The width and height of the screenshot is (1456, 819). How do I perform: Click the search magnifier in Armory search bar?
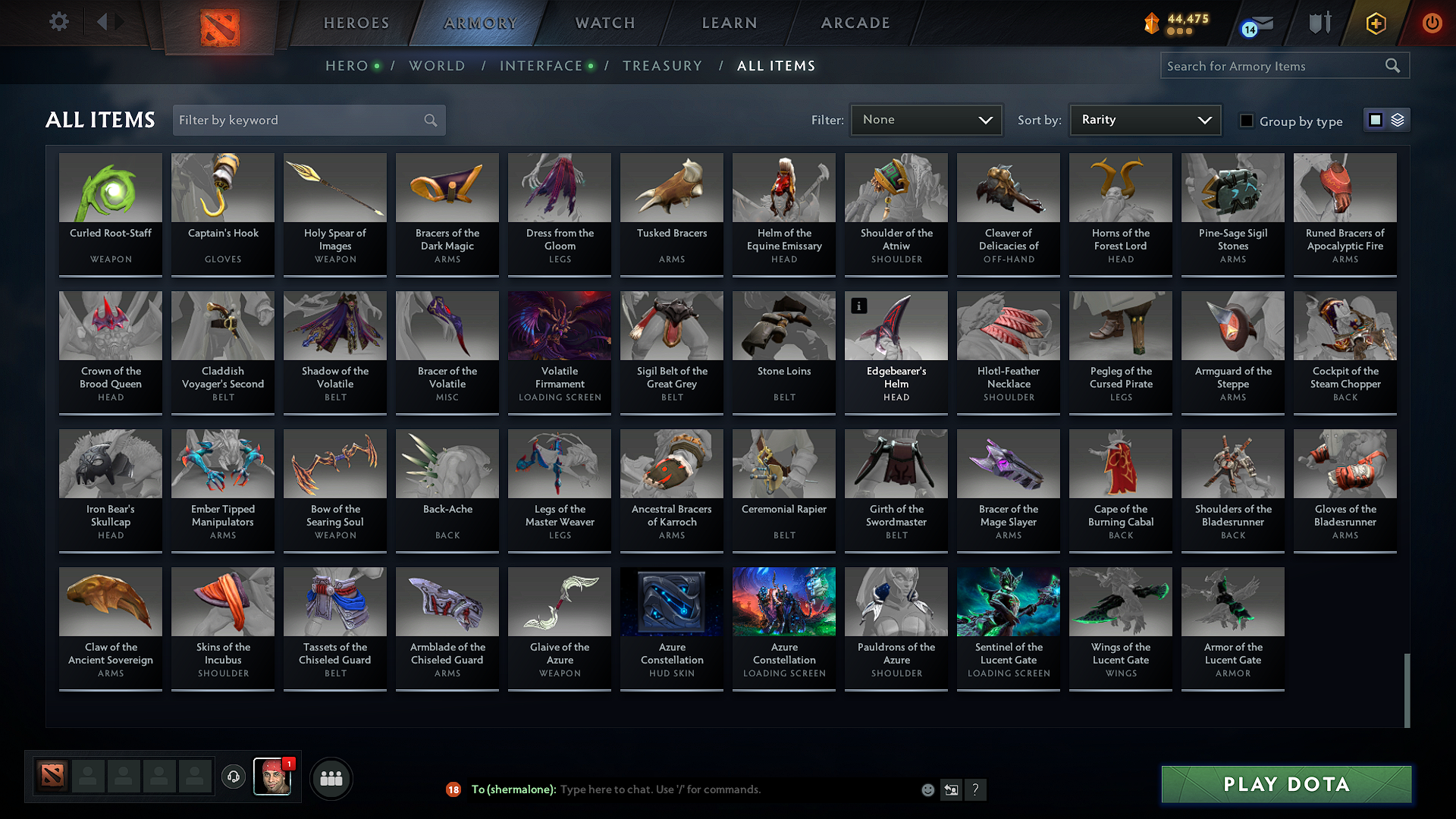tap(1393, 65)
